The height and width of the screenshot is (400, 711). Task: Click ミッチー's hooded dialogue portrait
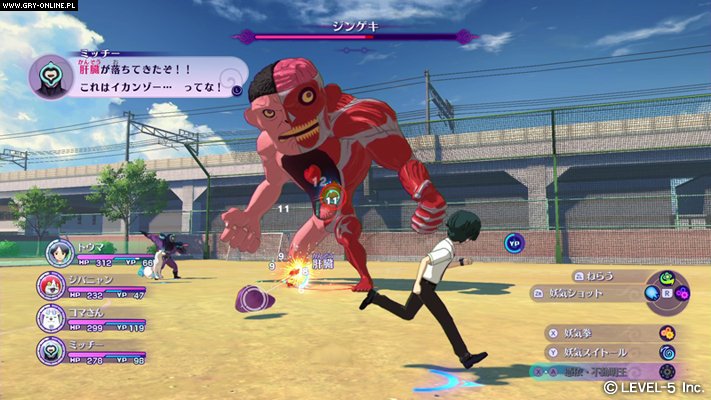click(x=48, y=75)
